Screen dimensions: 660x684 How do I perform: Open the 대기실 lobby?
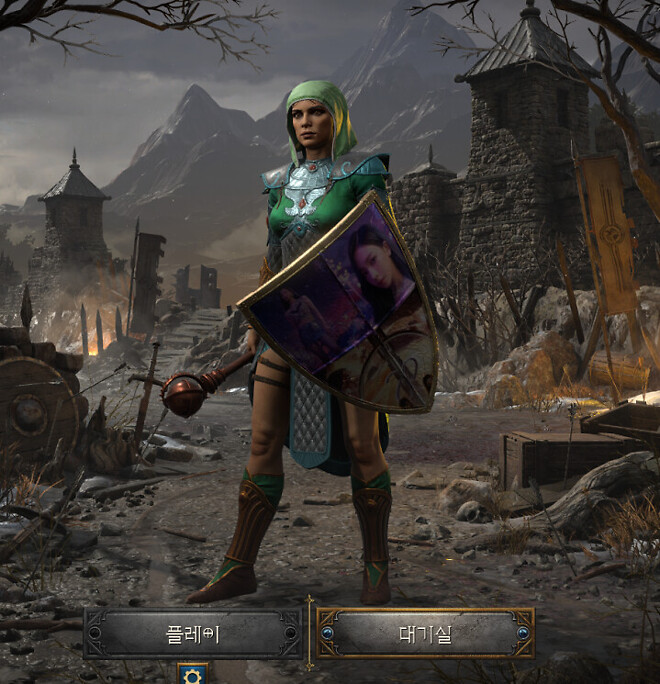[425, 633]
